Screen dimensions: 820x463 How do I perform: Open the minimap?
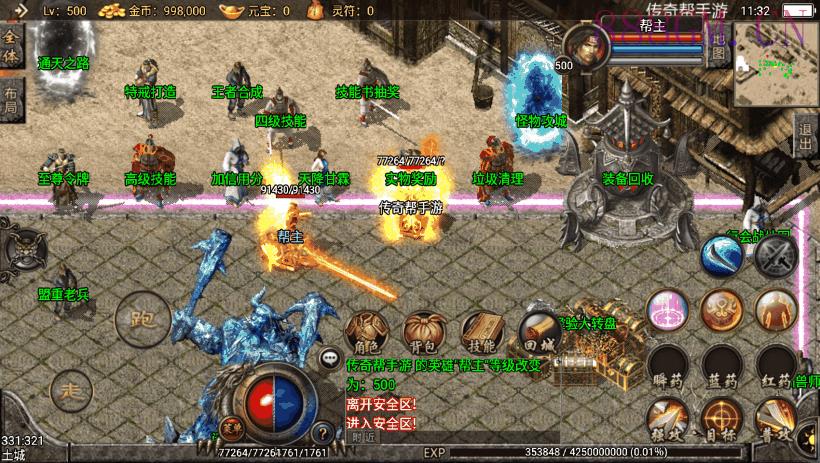click(x=776, y=65)
